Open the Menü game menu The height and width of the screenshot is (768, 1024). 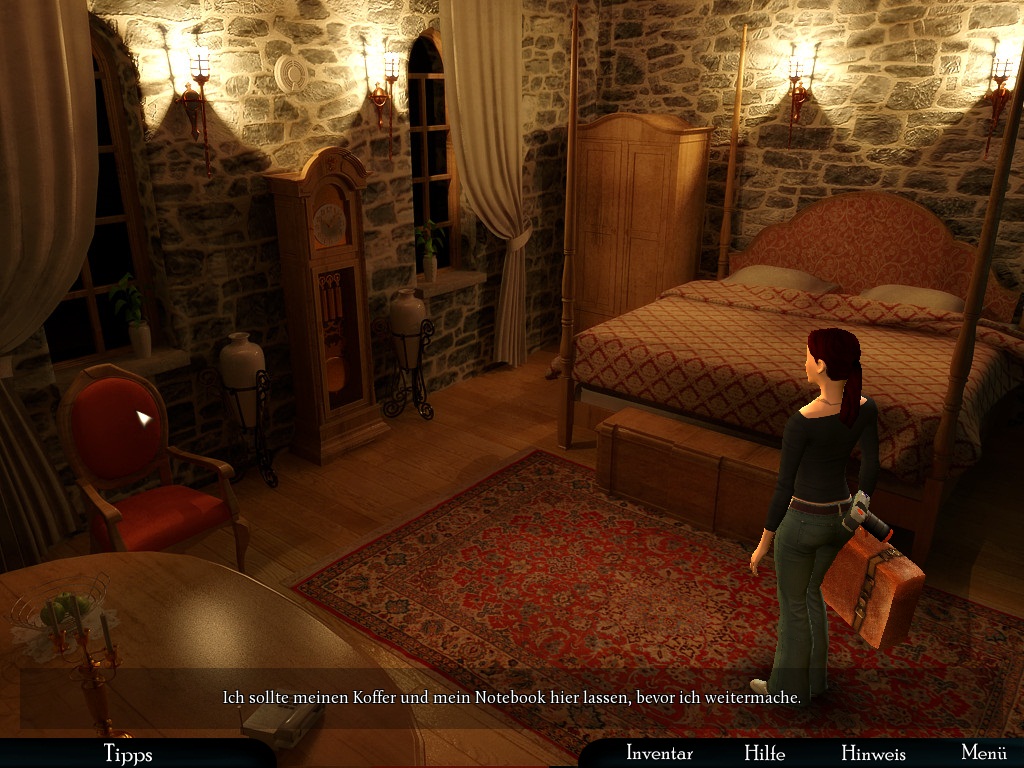coord(983,754)
